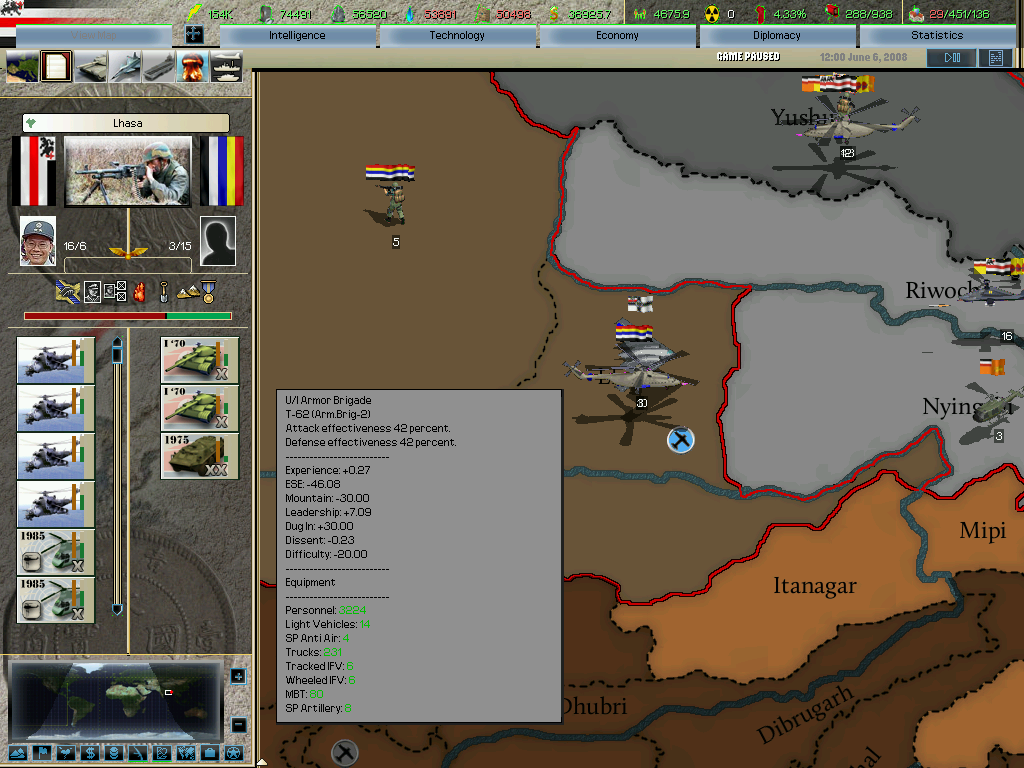Select the smiling commander portrait
1024x768 pixels.
click(x=38, y=241)
